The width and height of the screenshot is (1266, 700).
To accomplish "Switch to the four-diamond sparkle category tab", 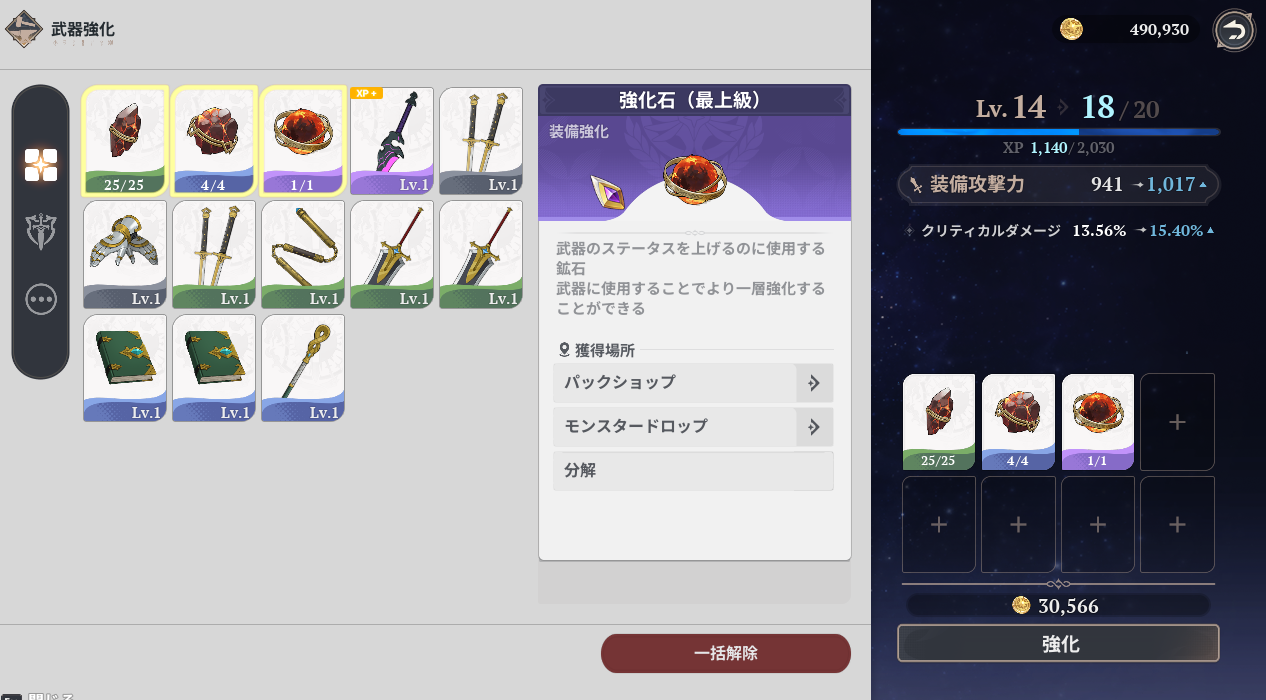I will pos(41,165).
